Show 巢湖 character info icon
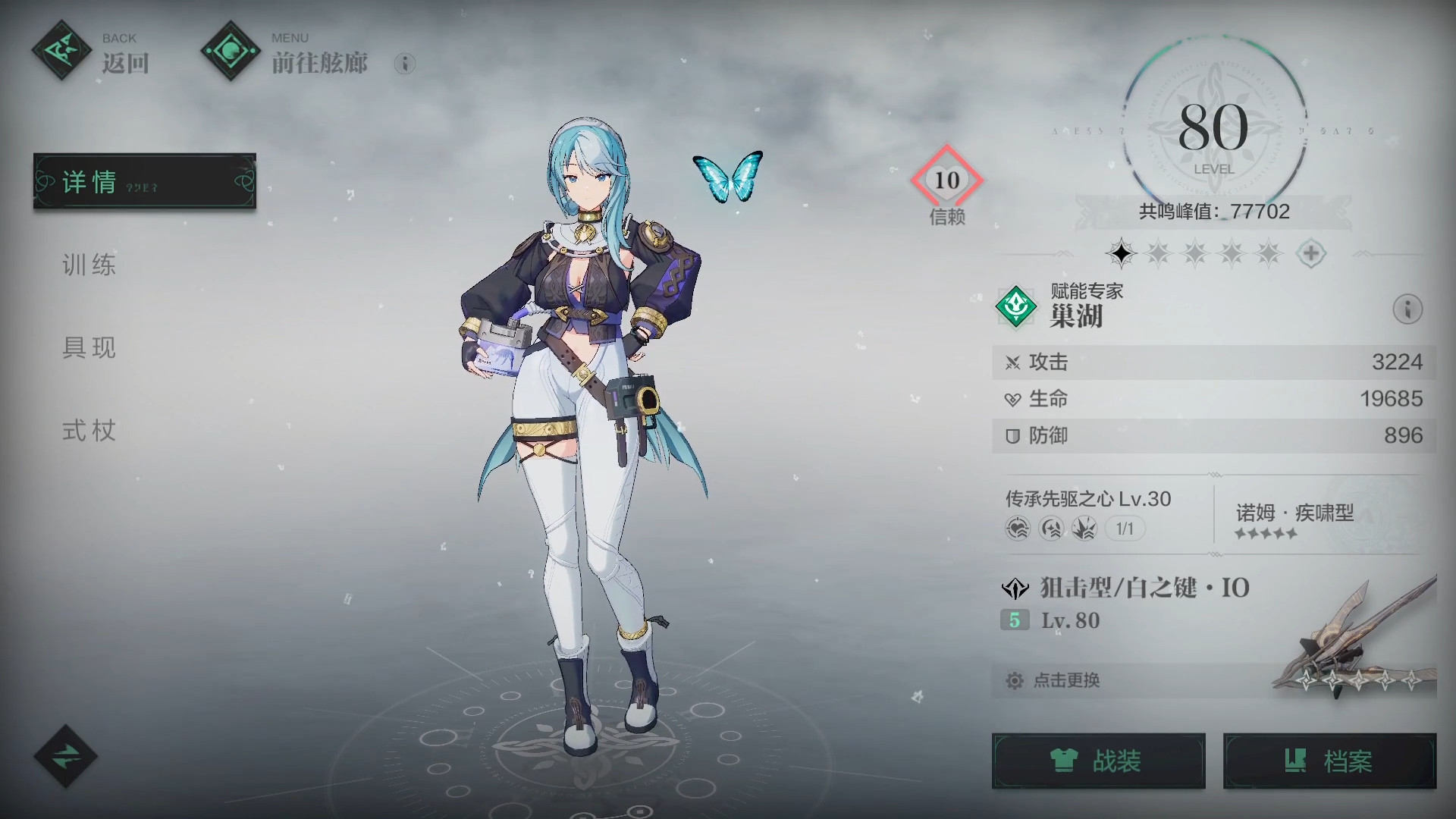Screen dimensions: 1456x819 click(1407, 309)
